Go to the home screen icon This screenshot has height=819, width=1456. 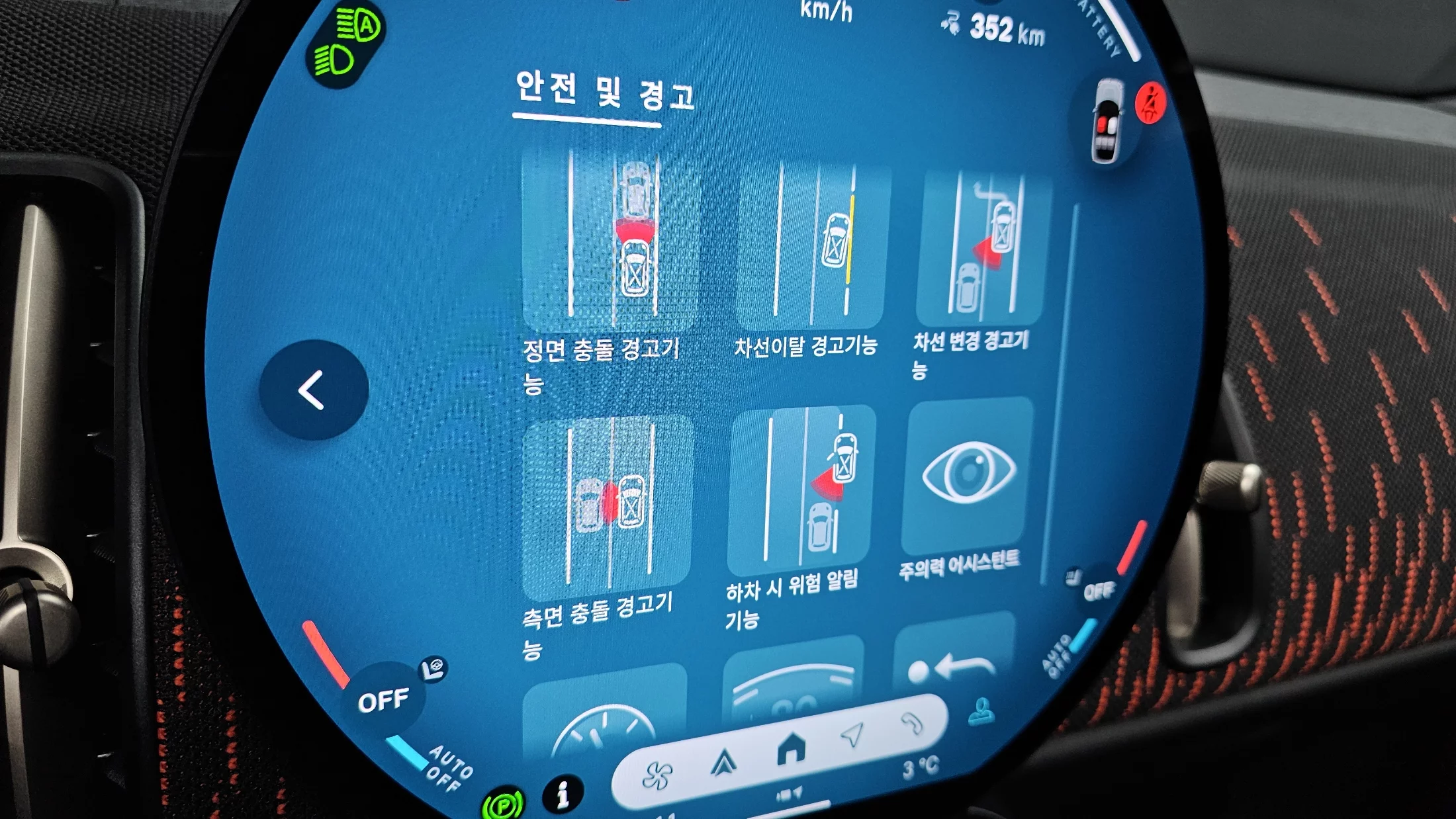(x=792, y=749)
